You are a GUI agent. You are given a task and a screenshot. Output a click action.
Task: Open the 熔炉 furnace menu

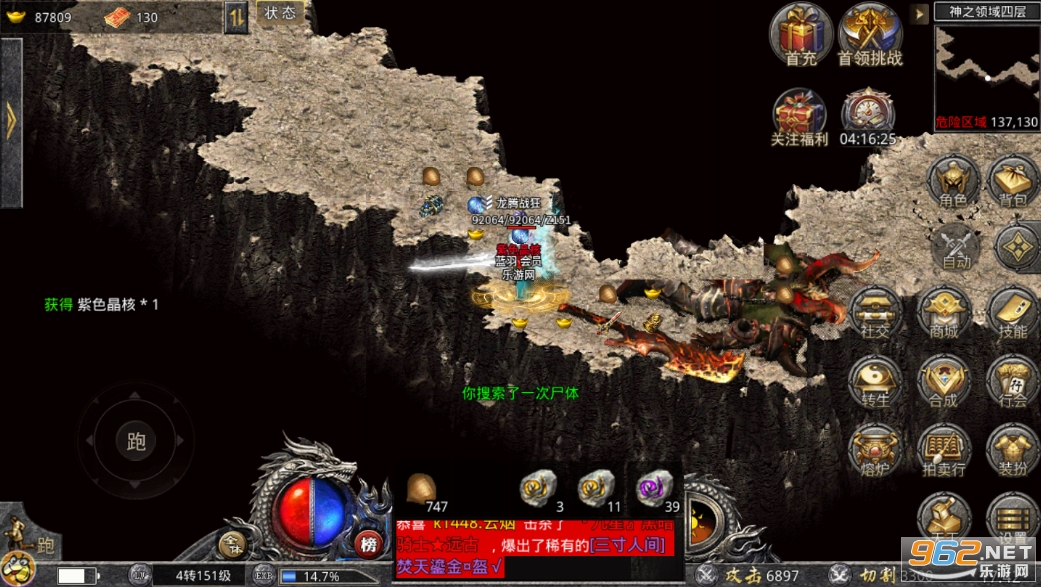click(x=874, y=450)
